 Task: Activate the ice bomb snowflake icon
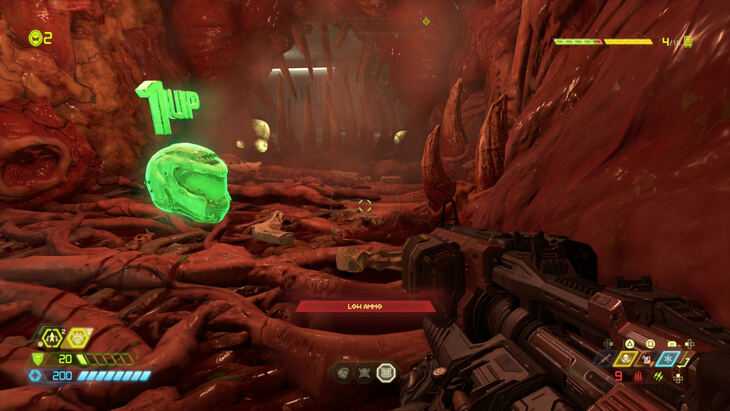[667, 358]
